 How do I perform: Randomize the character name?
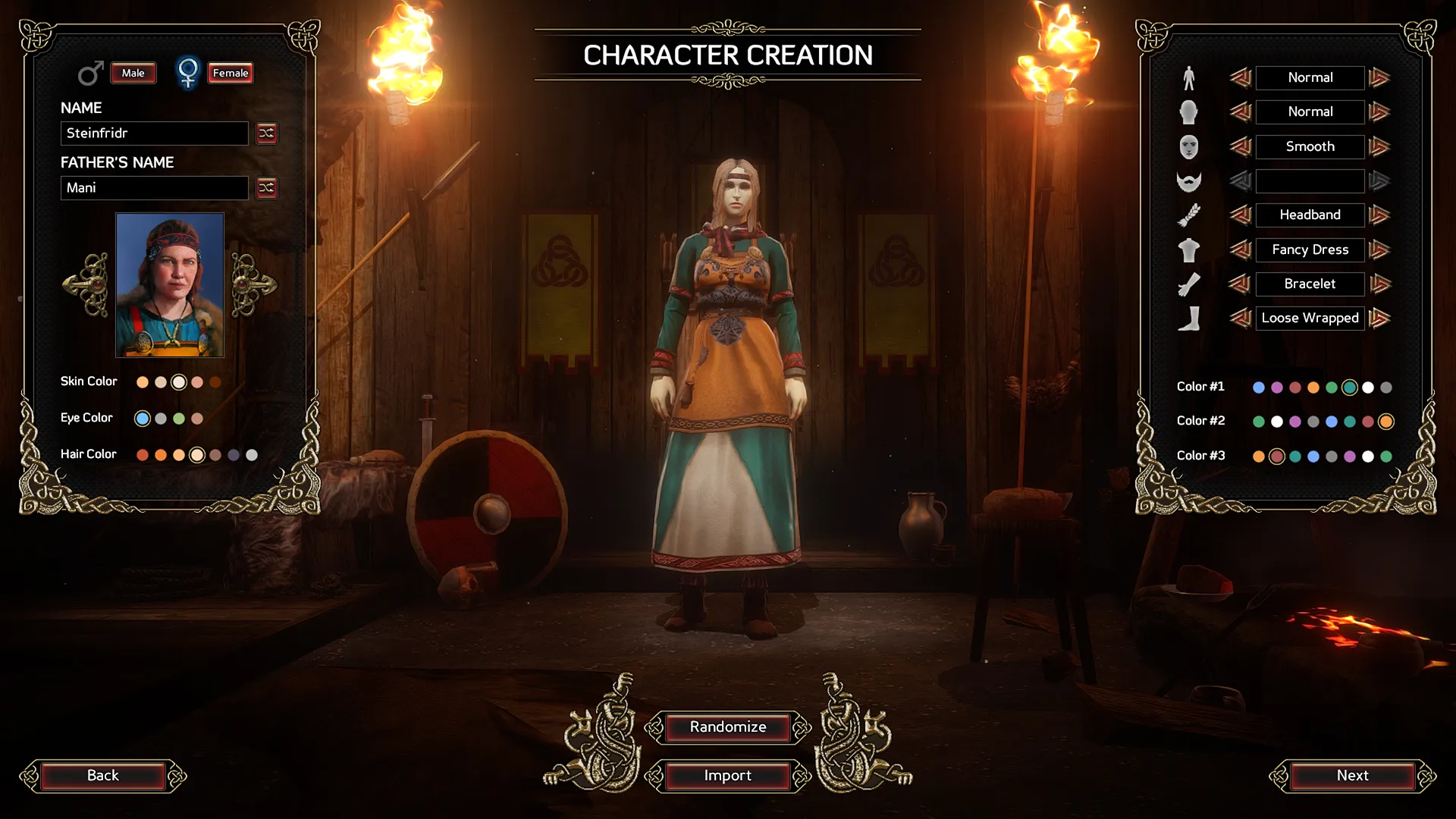click(267, 133)
